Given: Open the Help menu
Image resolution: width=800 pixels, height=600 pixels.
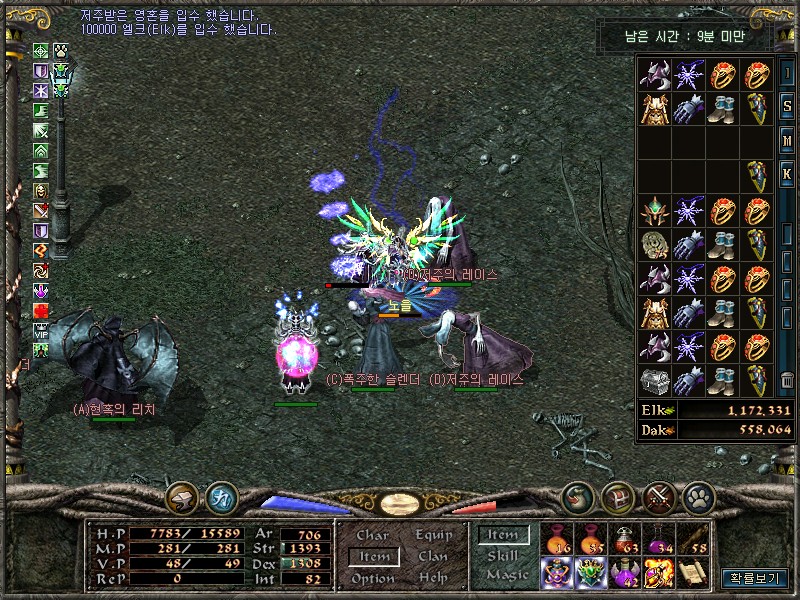Looking at the screenshot, I should (433, 578).
